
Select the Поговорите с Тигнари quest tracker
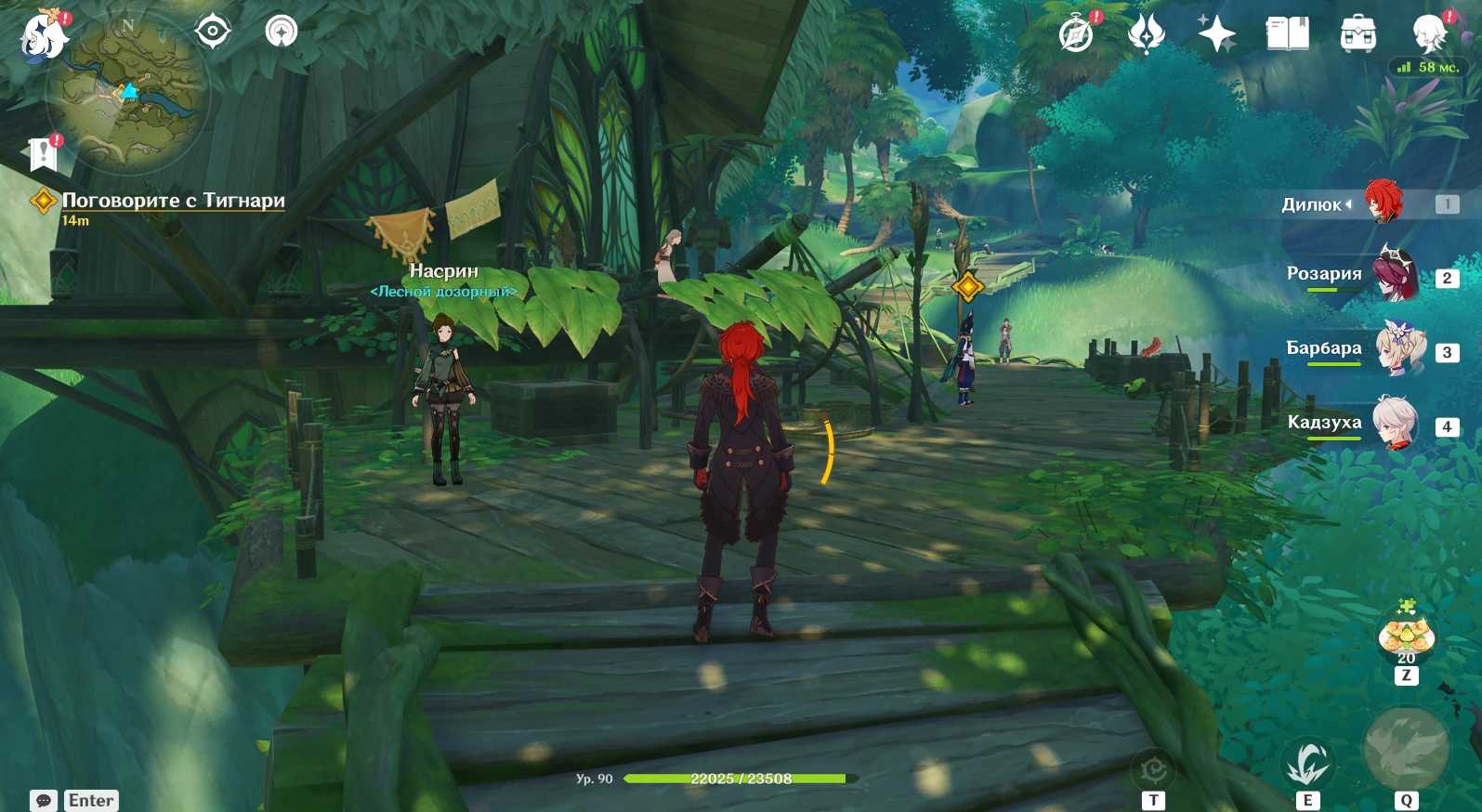pyautogui.click(x=173, y=201)
